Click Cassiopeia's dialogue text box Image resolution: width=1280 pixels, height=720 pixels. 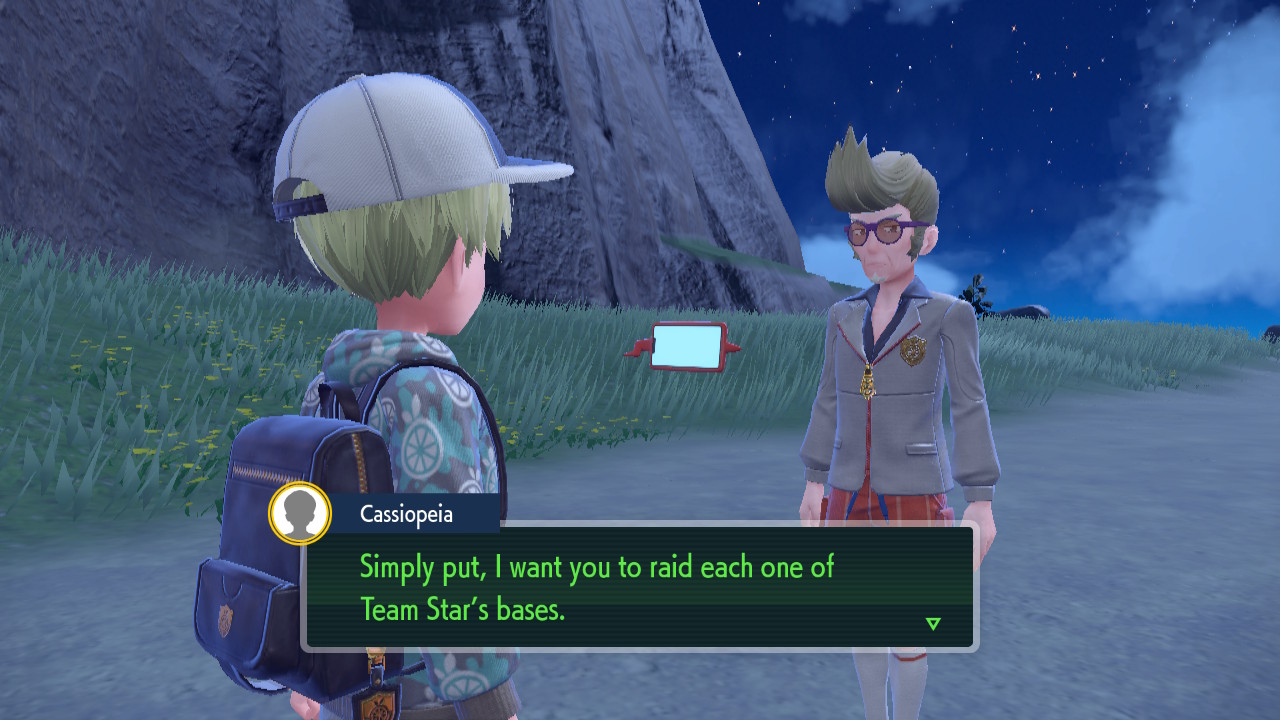(x=640, y=587)
